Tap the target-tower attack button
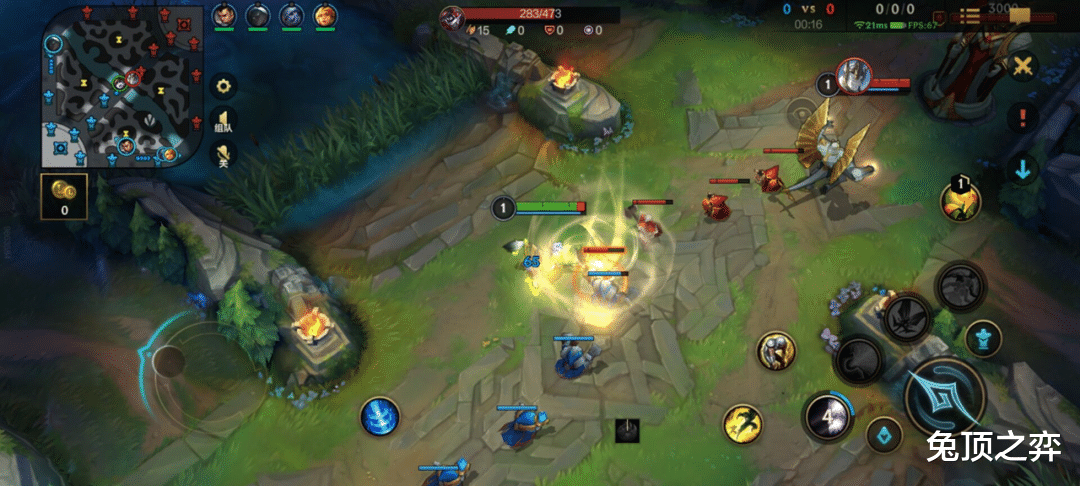The width and height of the screenshot is (1080, 486). (x=983, y=338)
